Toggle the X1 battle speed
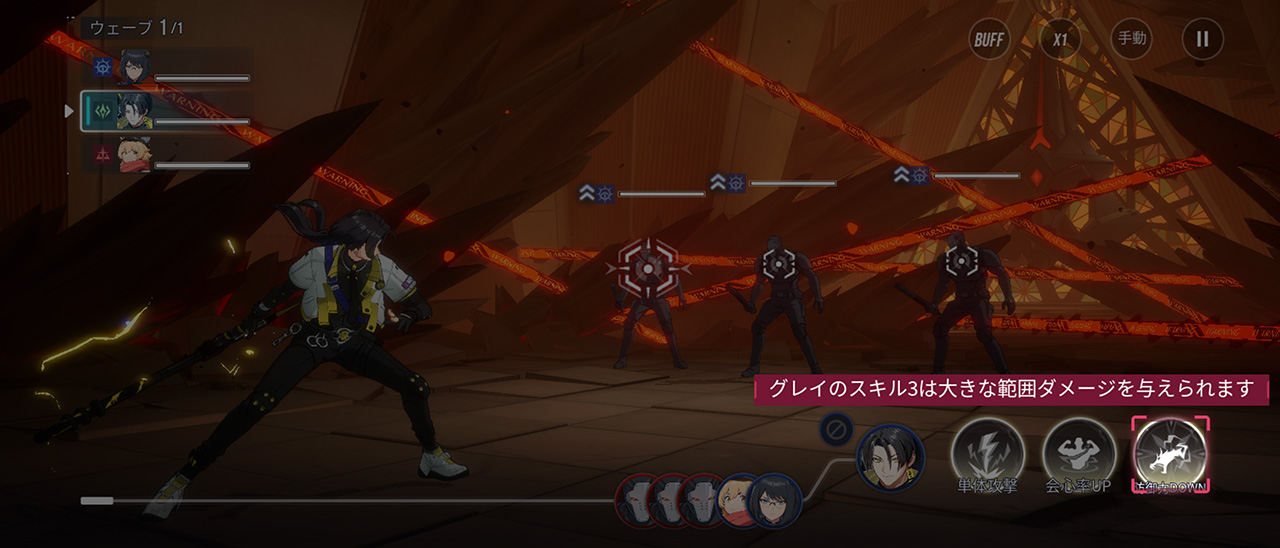Screen dimensions: 1280x548 pyautogui.click(x=1059, y=40)
